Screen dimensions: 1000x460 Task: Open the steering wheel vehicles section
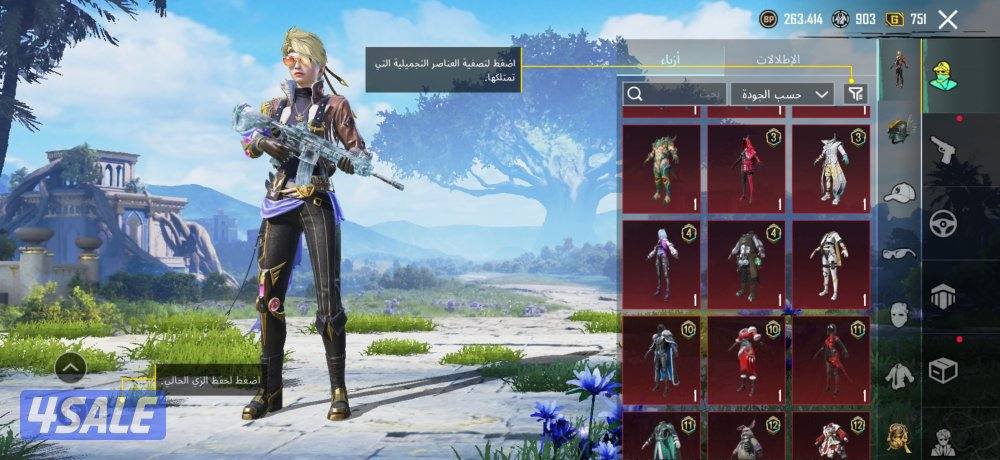pyautogui.click(x=943, y=224)
